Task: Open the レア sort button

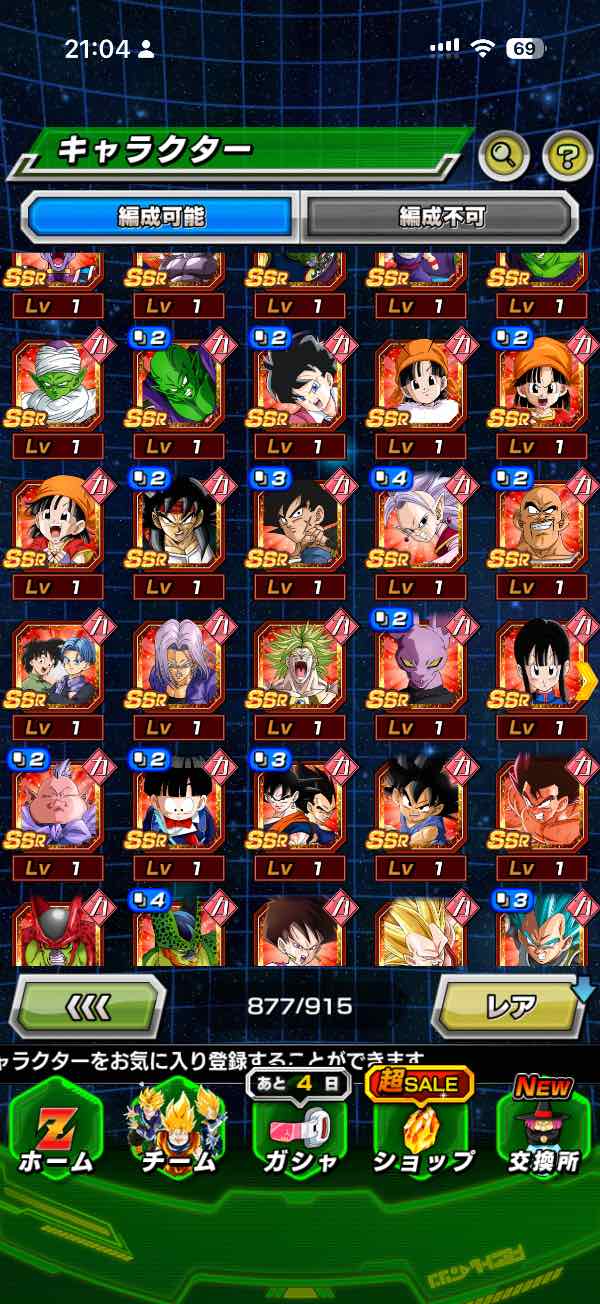Action: point(511,1005)
